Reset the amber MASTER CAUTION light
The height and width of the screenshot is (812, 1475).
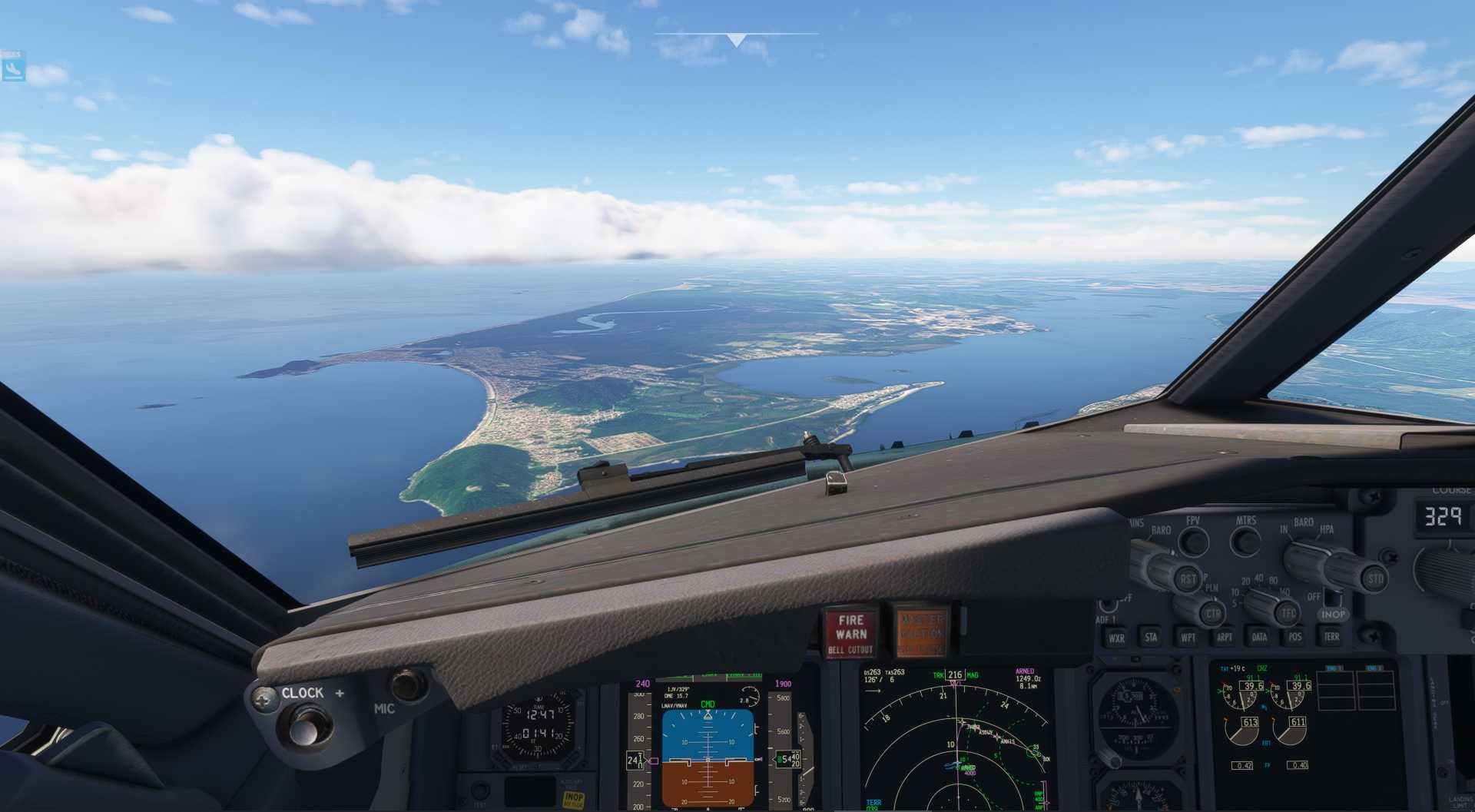pyautogui.click(x=921, y=633)
